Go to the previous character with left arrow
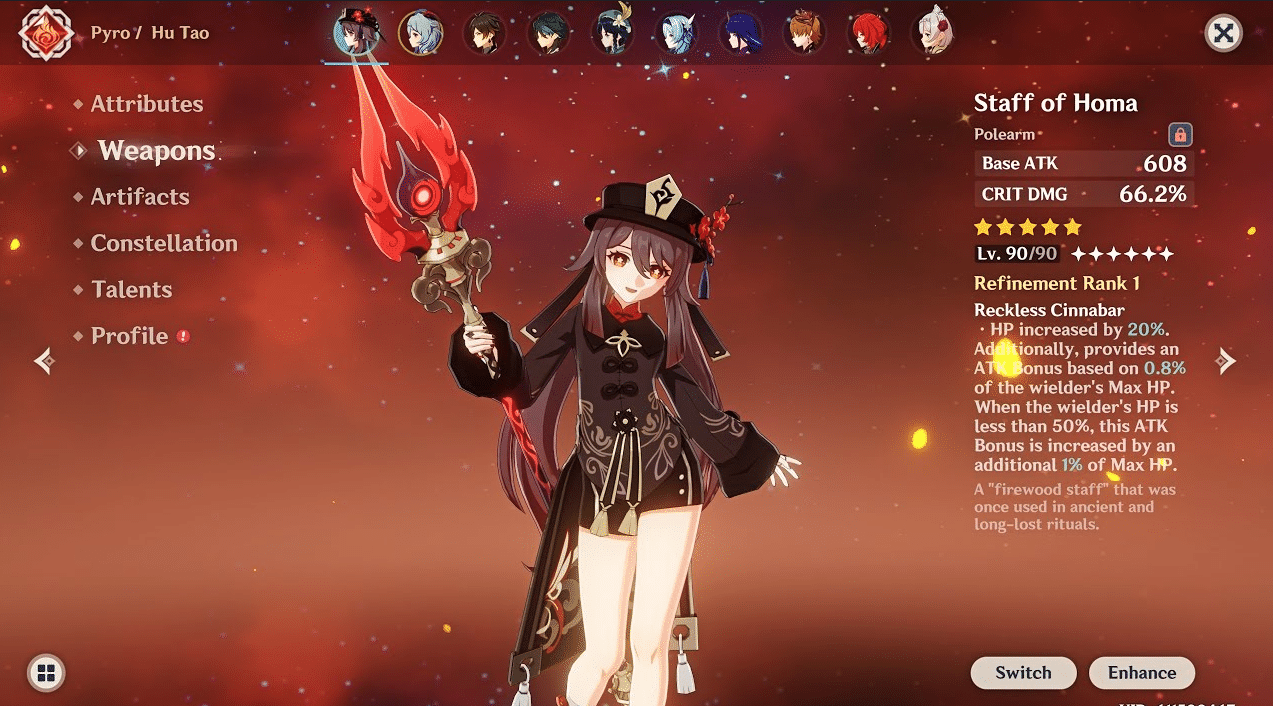Image resolution: width=1273 pixels, height=706 pixels. 44,361
